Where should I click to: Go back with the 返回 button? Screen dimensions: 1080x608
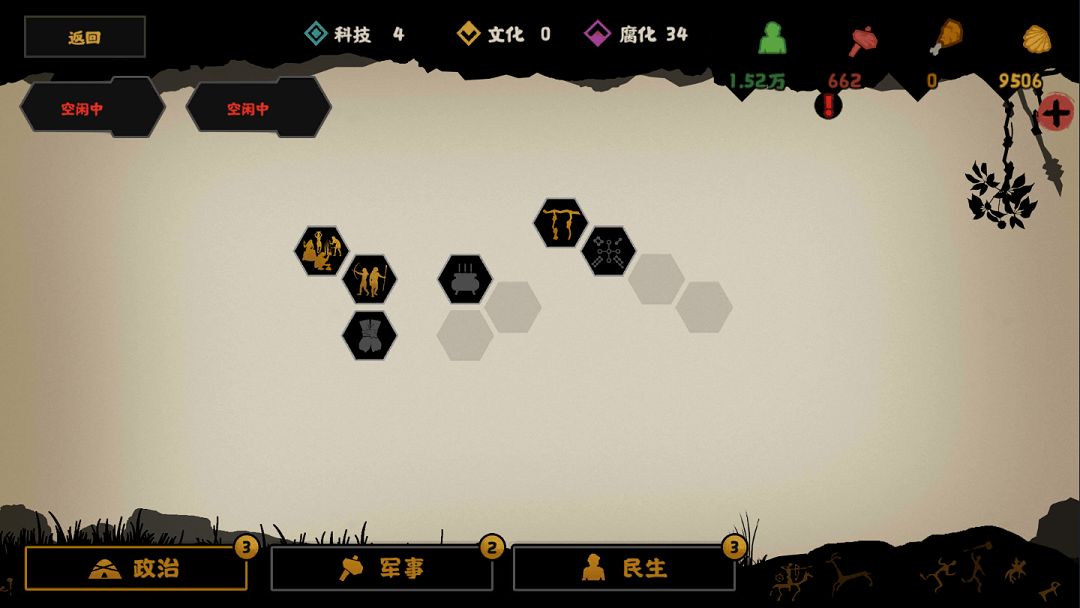85,37
